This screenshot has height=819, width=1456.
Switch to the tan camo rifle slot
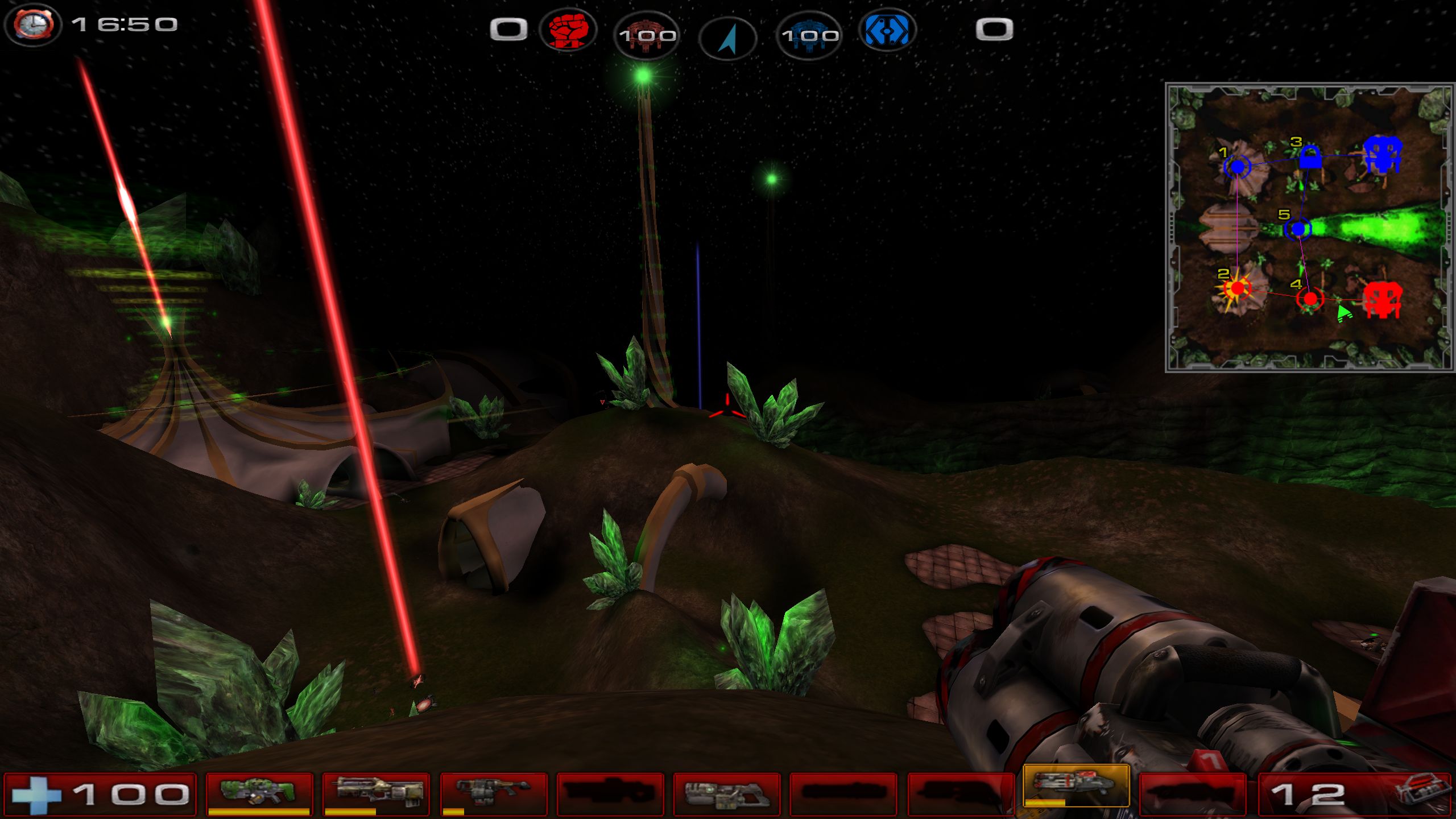coord(376,793)
